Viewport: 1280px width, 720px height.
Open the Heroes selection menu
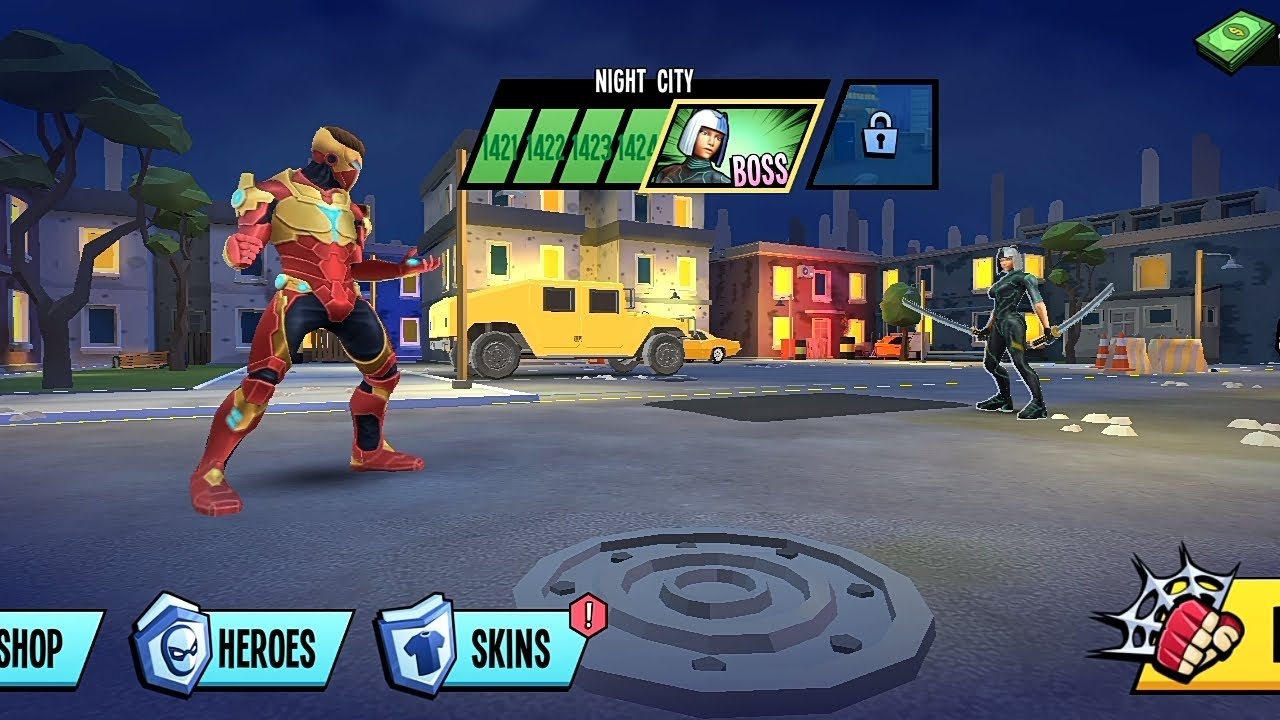[x=245, y=648]
